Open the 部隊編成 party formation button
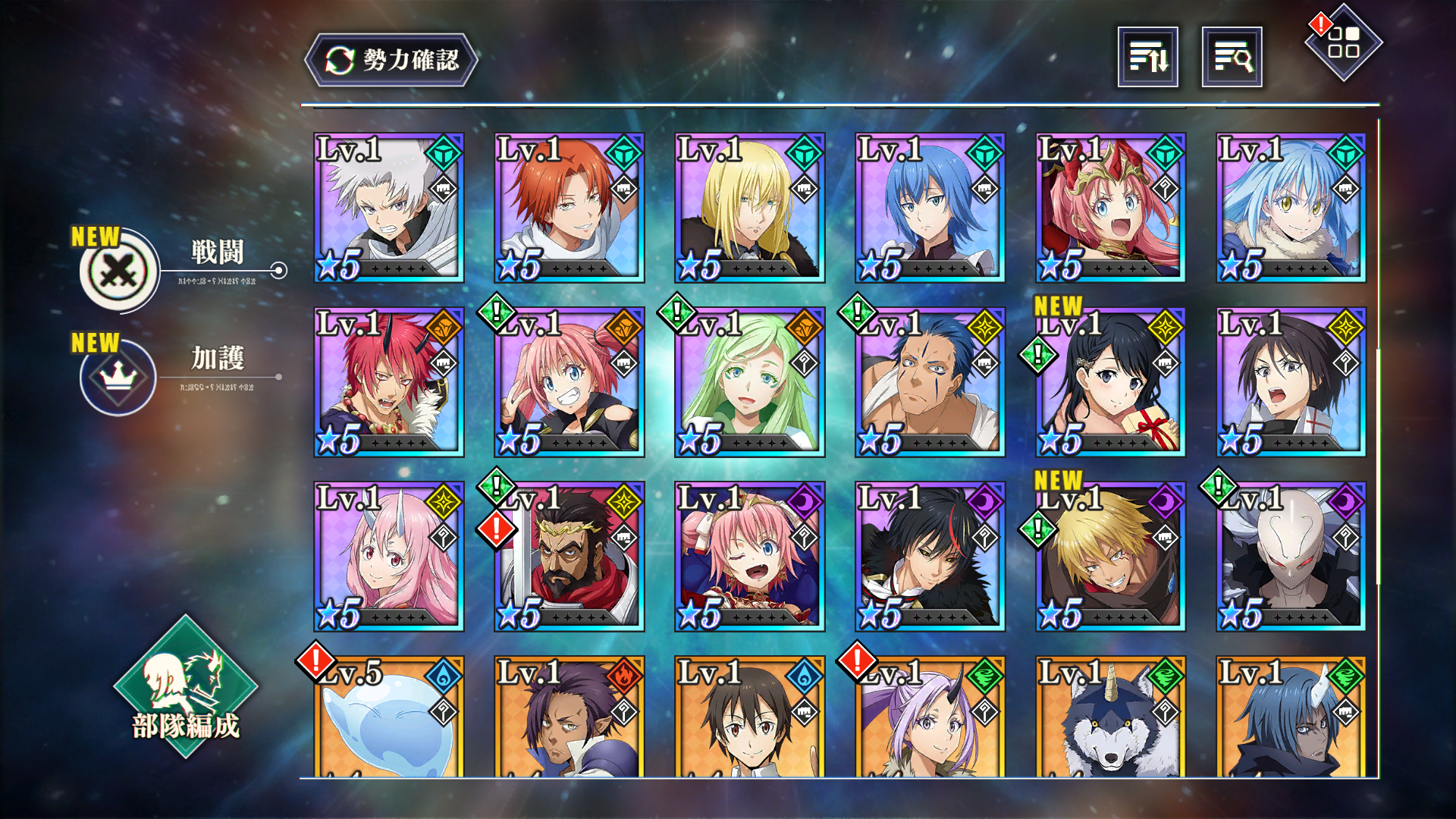This screenshot has height=819, width=1456. (186, 687)
